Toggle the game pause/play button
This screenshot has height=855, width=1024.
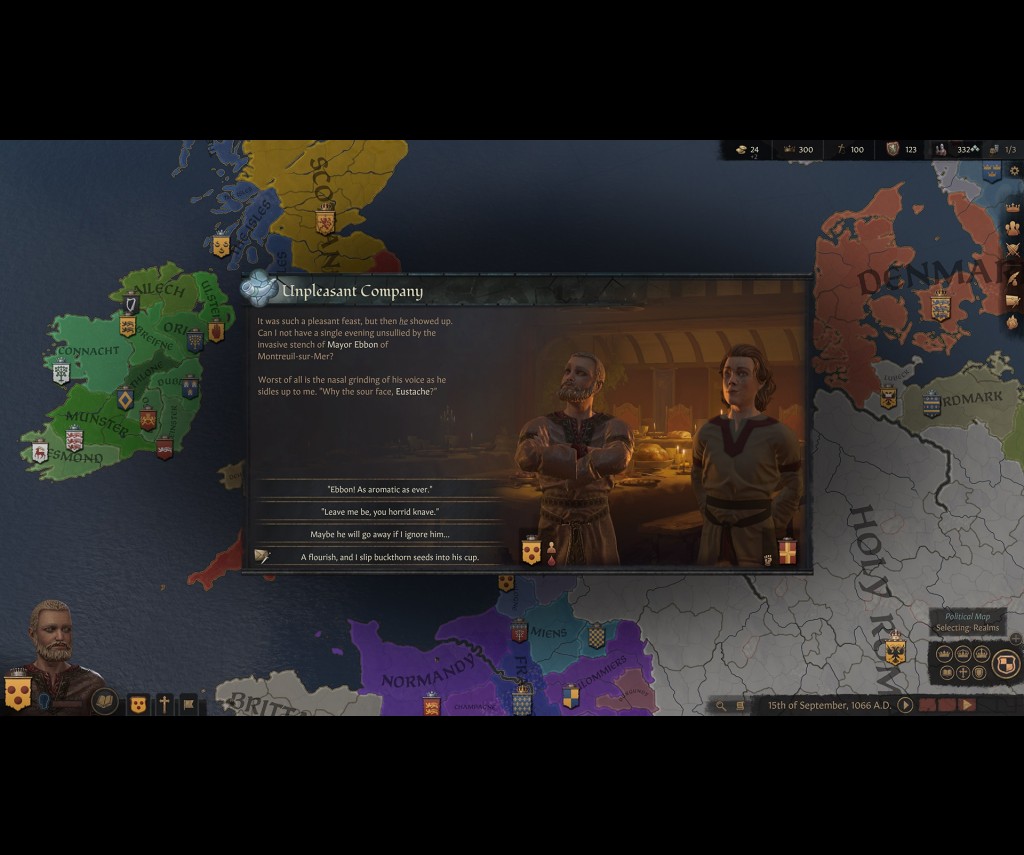click(x=905, y=705)
